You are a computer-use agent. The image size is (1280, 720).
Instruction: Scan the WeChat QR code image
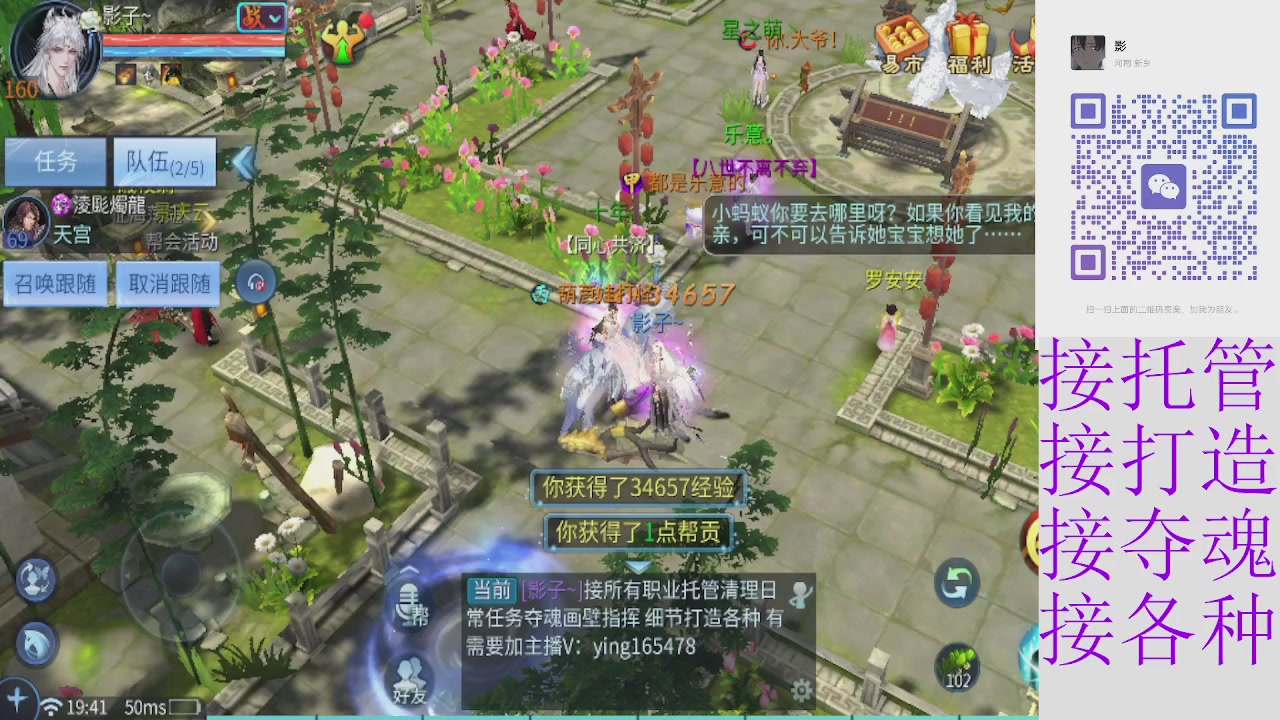pyautogui.click(x=1162, y=185)
